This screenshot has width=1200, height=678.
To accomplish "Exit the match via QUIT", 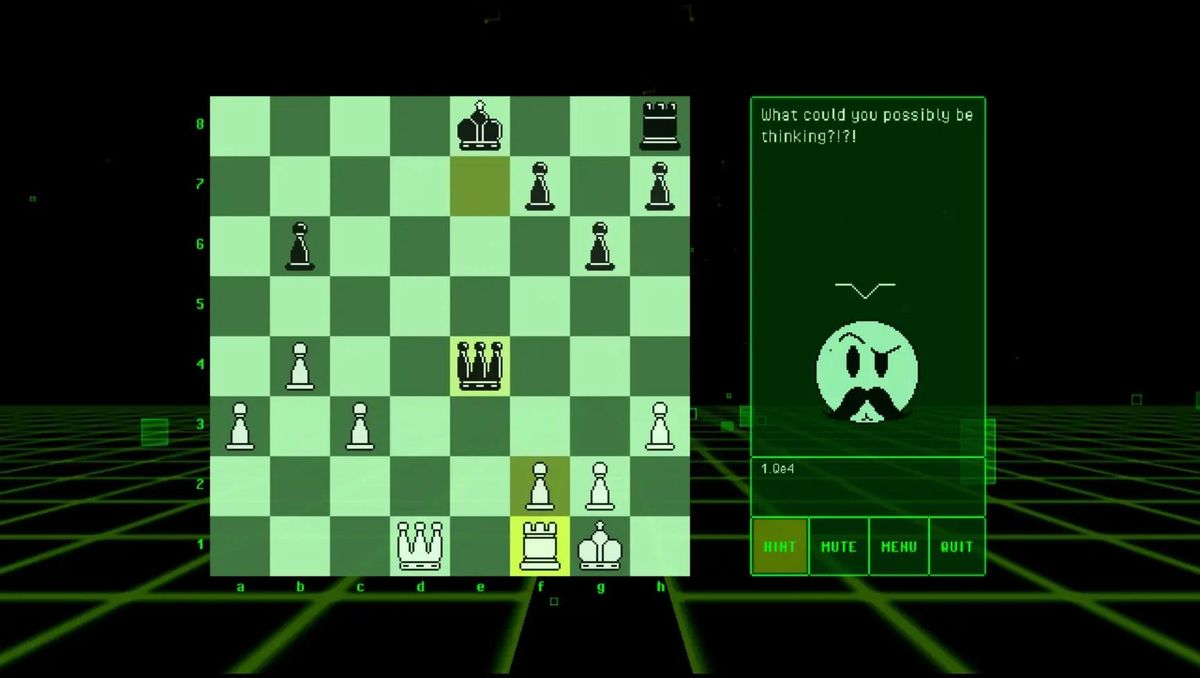I will click(957, 547).
